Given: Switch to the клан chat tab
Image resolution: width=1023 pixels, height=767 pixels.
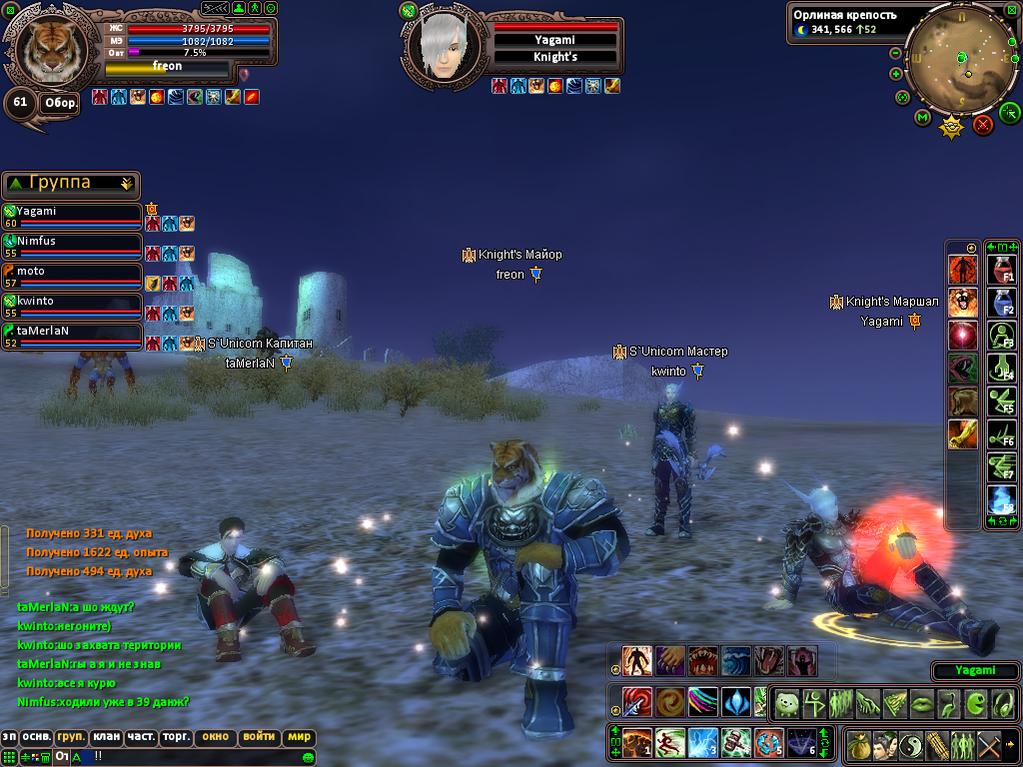Looking at the screenshot, I should point(106,737).
